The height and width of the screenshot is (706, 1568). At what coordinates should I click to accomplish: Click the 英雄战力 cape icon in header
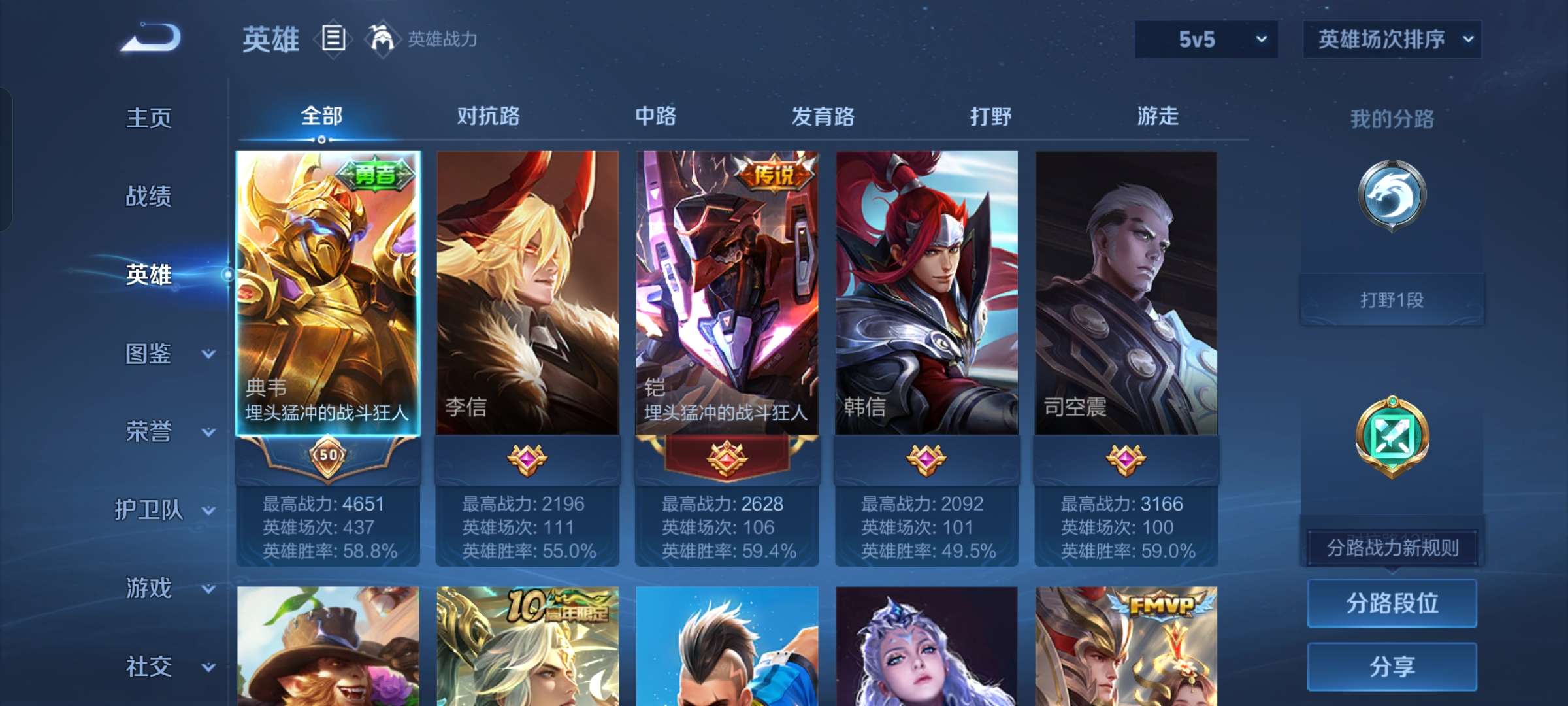(x=382, y=38)
